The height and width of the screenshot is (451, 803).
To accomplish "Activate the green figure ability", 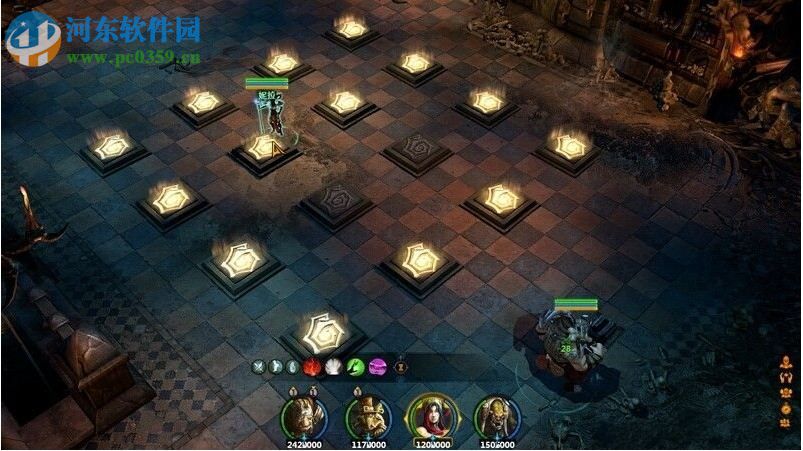I will (354, 368).
